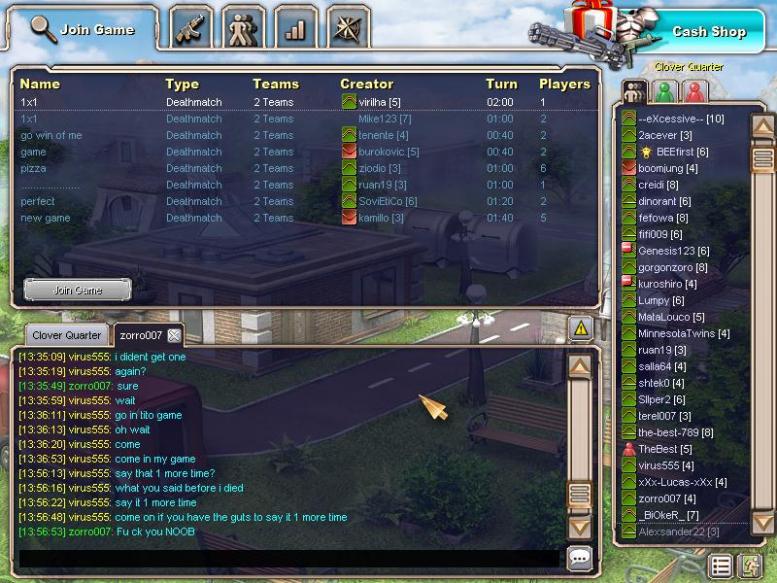Click the Join Game button under the game list
Screen dimensions: 777x583
point(77,289)
